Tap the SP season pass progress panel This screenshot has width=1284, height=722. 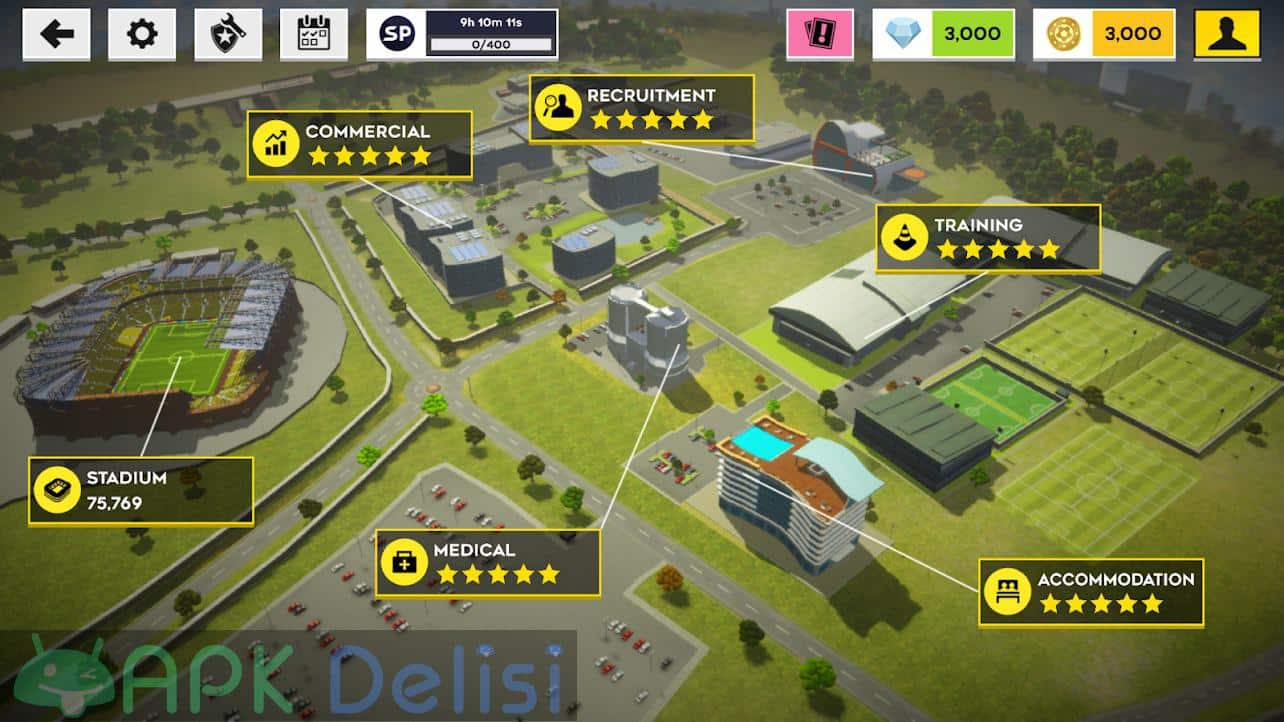(462, 35)
